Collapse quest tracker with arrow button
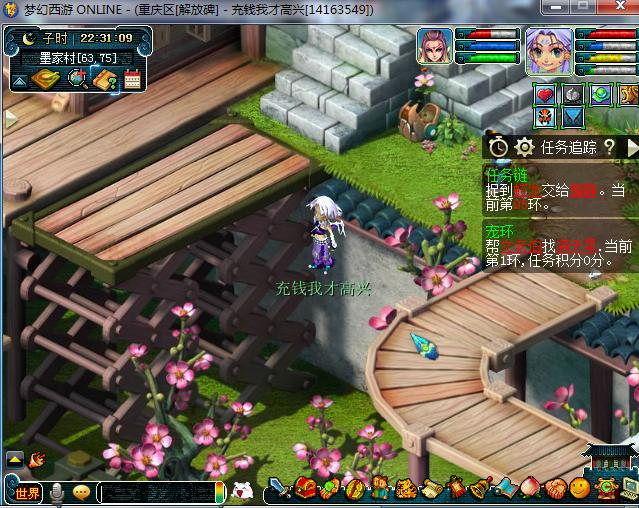The image size is (639, 508). [x=632, y=147]
